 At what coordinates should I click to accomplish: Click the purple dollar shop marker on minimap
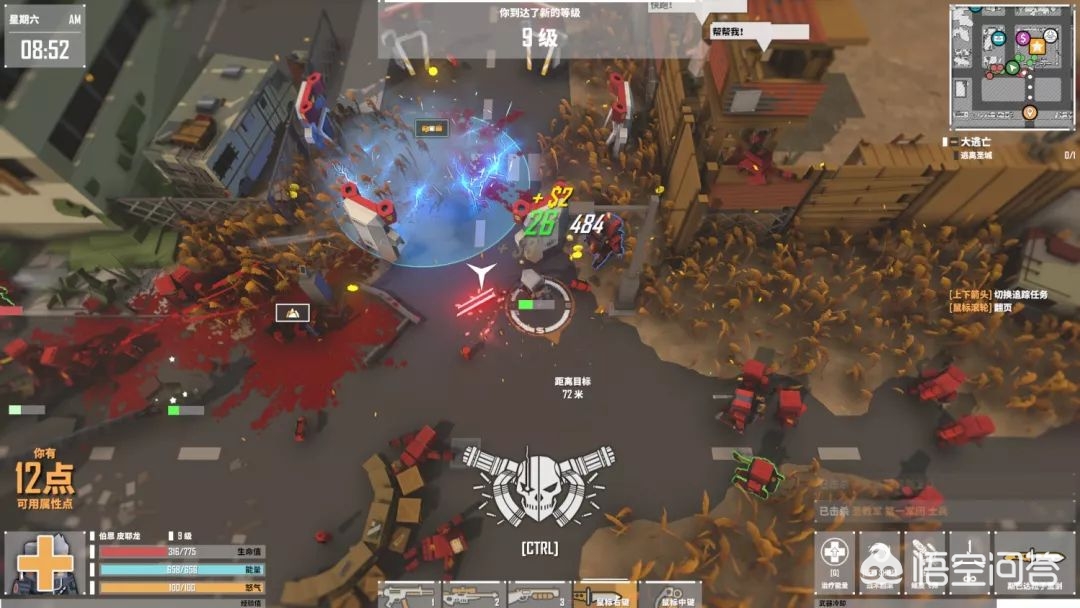coord(1022,38)
